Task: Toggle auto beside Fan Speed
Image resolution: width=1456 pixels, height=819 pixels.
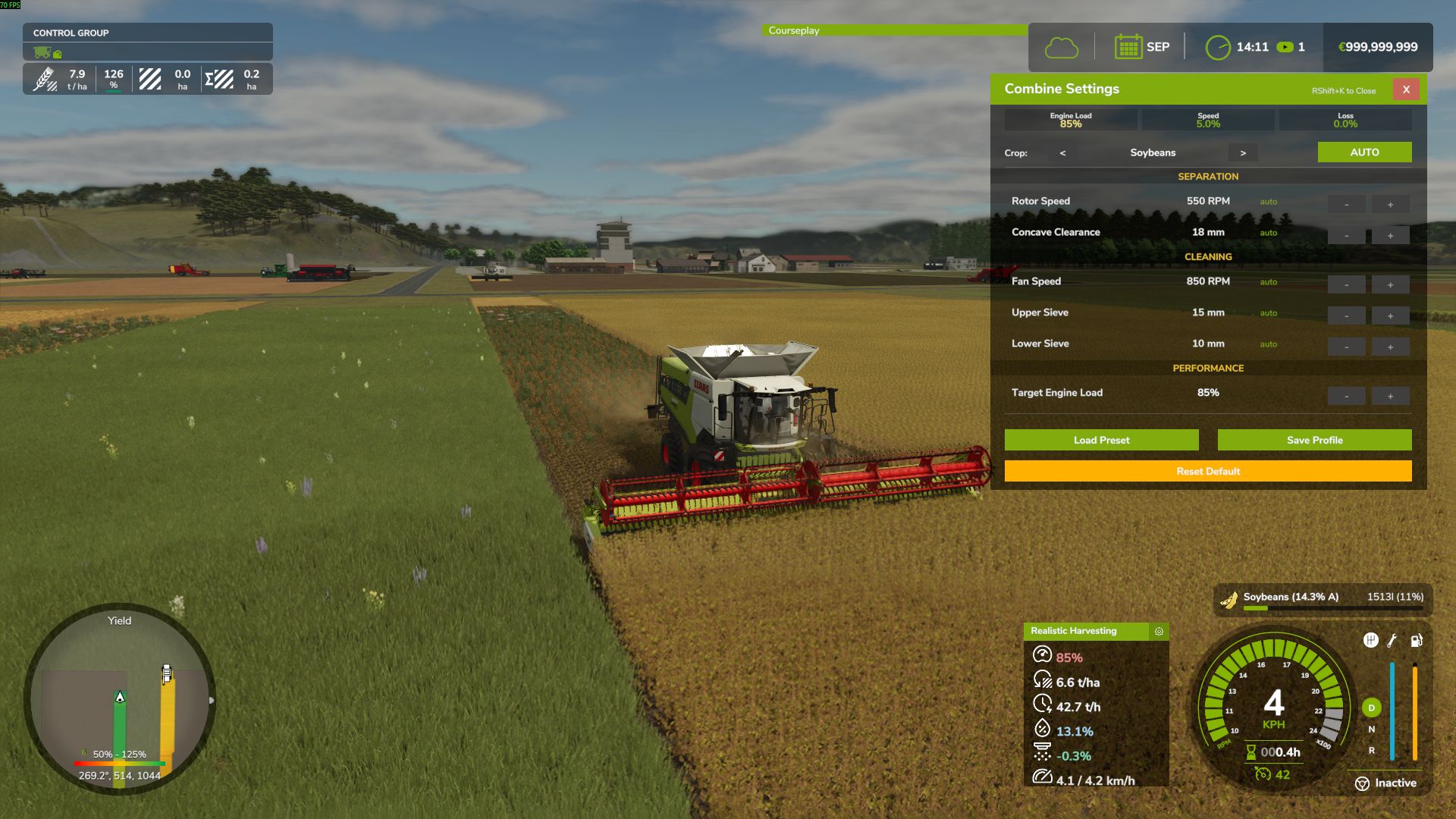Action: pyautogui.click(x=1267, y=281)
